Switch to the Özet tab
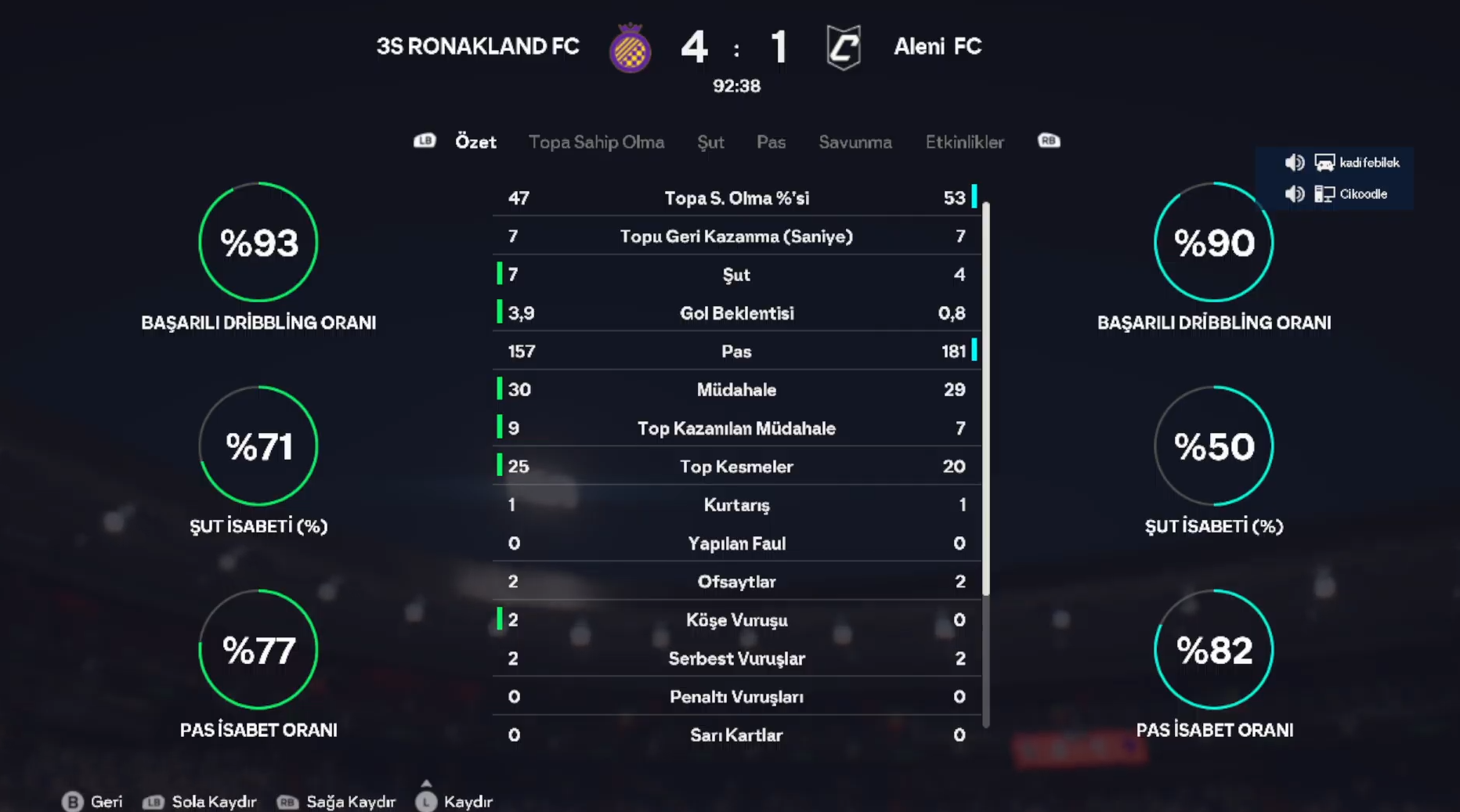The width and height of the screenshot is (1460, 812). point(475,142)
